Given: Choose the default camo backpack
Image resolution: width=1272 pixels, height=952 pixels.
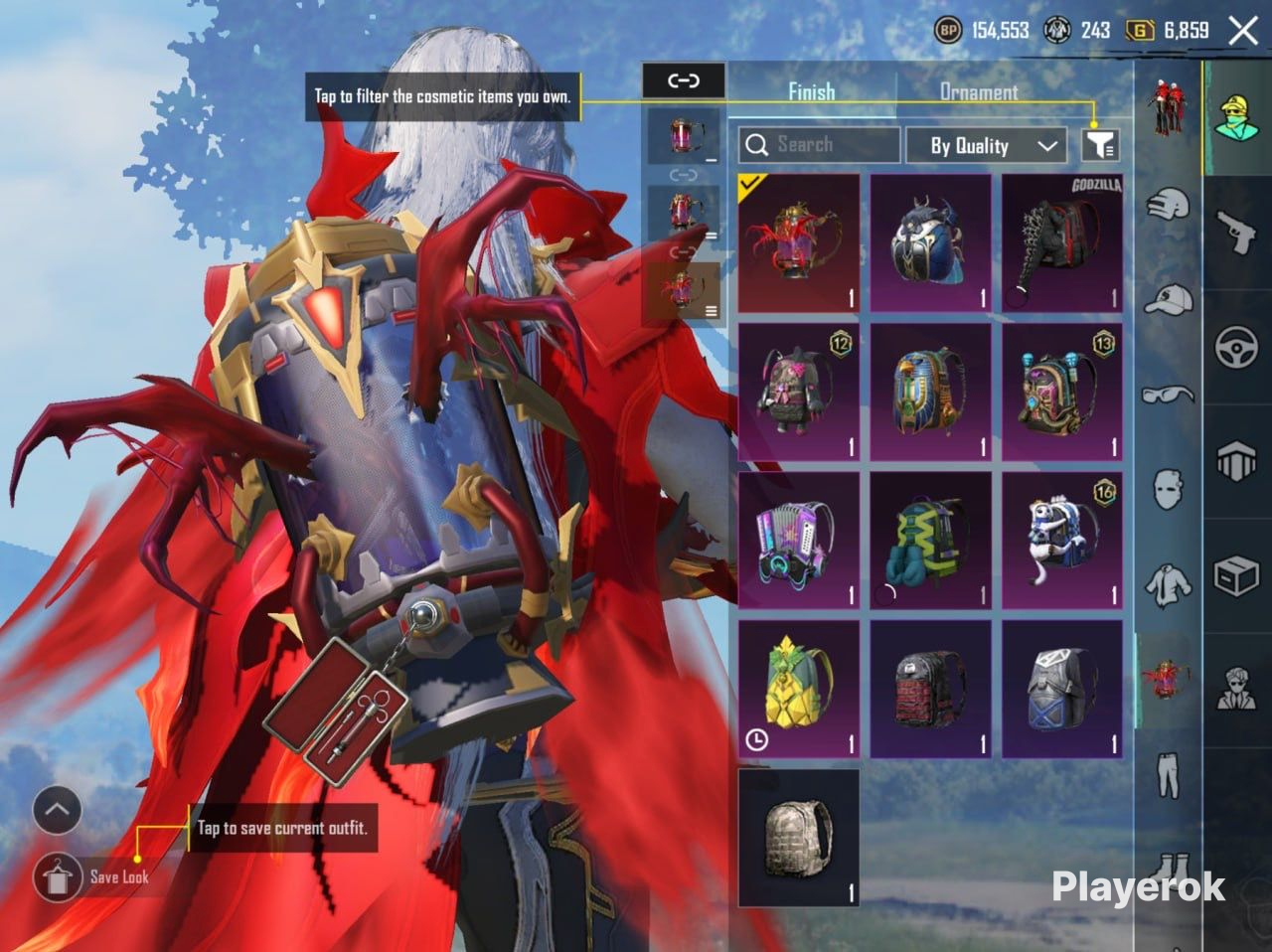Looking at the screenshot, I should [x=799, y=837].
